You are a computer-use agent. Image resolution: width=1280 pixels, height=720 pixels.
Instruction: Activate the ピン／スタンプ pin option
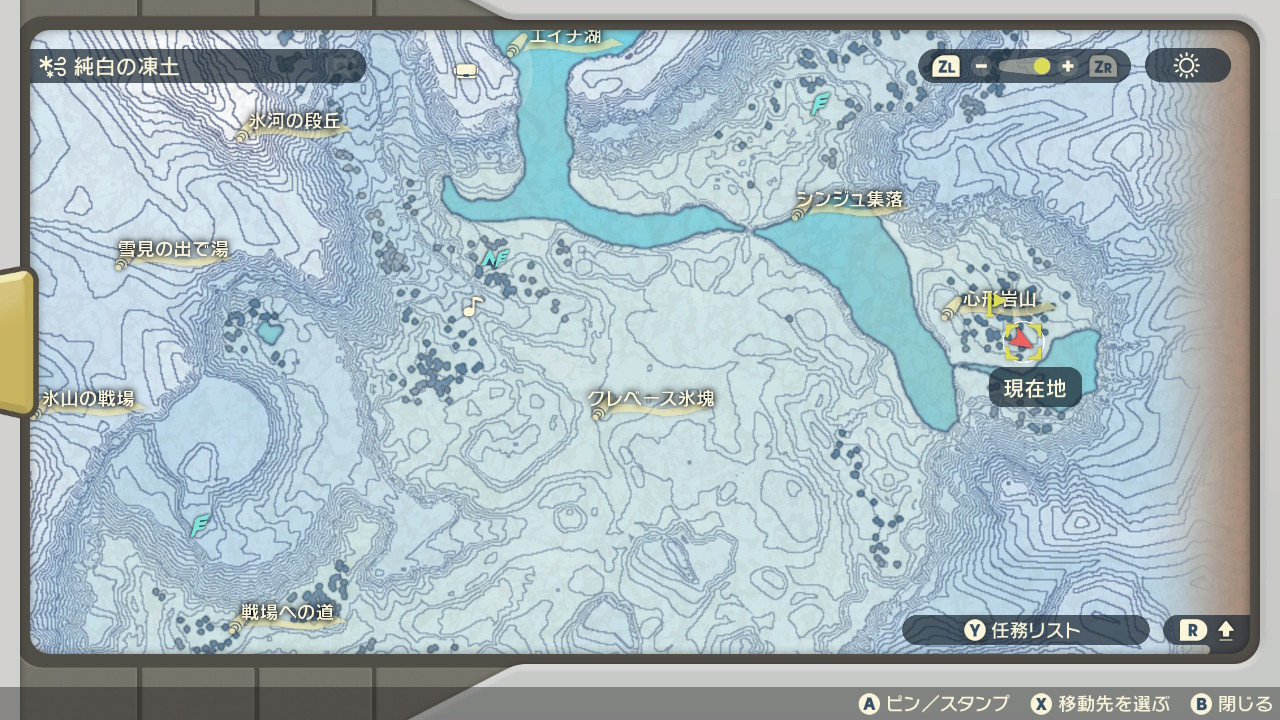click(934, 704)
